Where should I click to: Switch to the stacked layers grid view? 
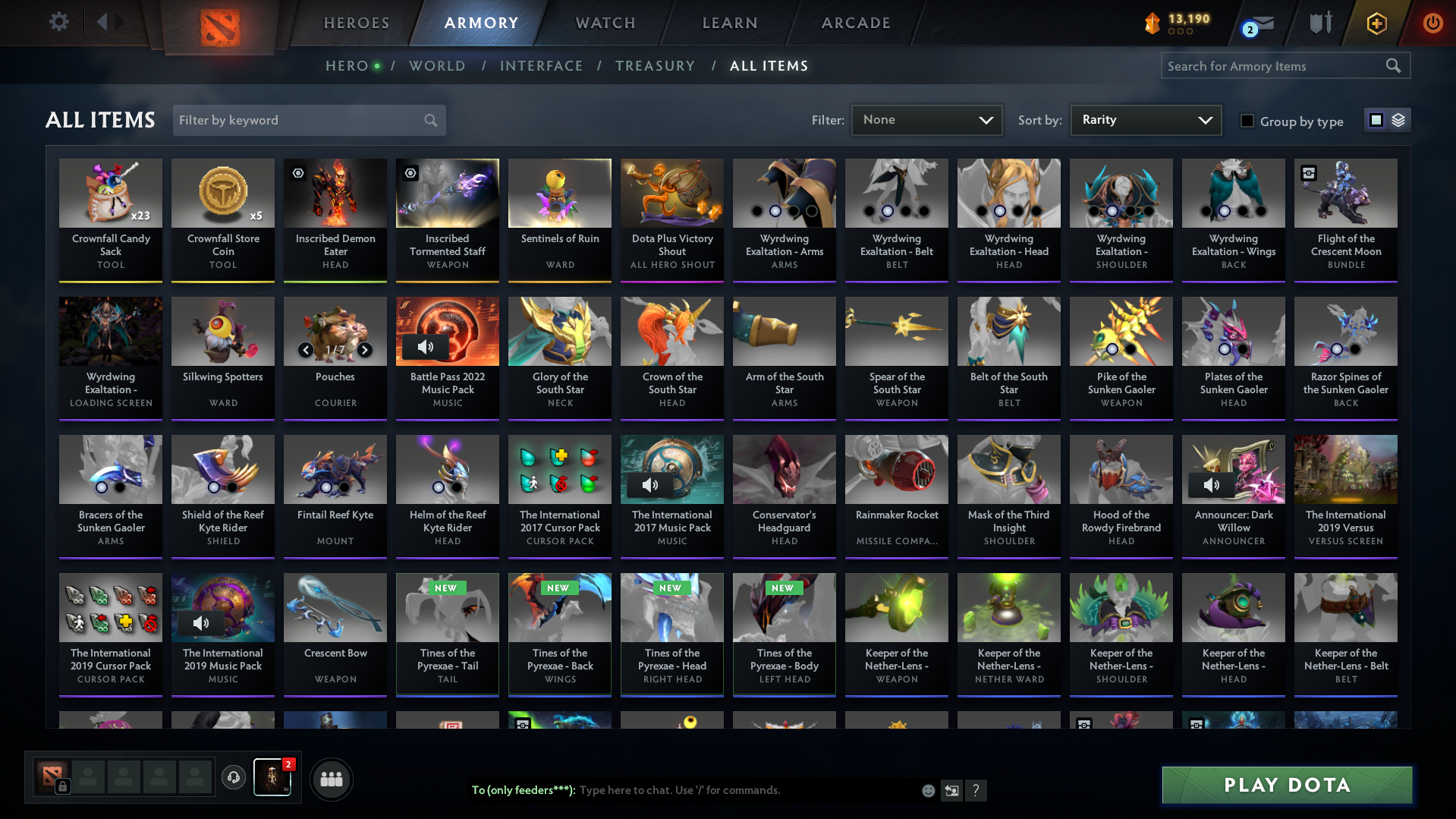[1398, 120]
